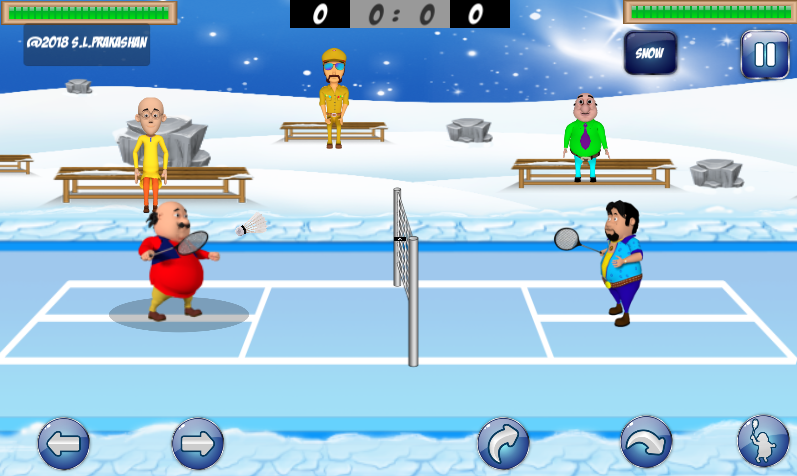Image resolution: width=797 pixels, height=476 pixels.
Task: Hit with the downward curved arrow button
Action: (x=647, y=442)
